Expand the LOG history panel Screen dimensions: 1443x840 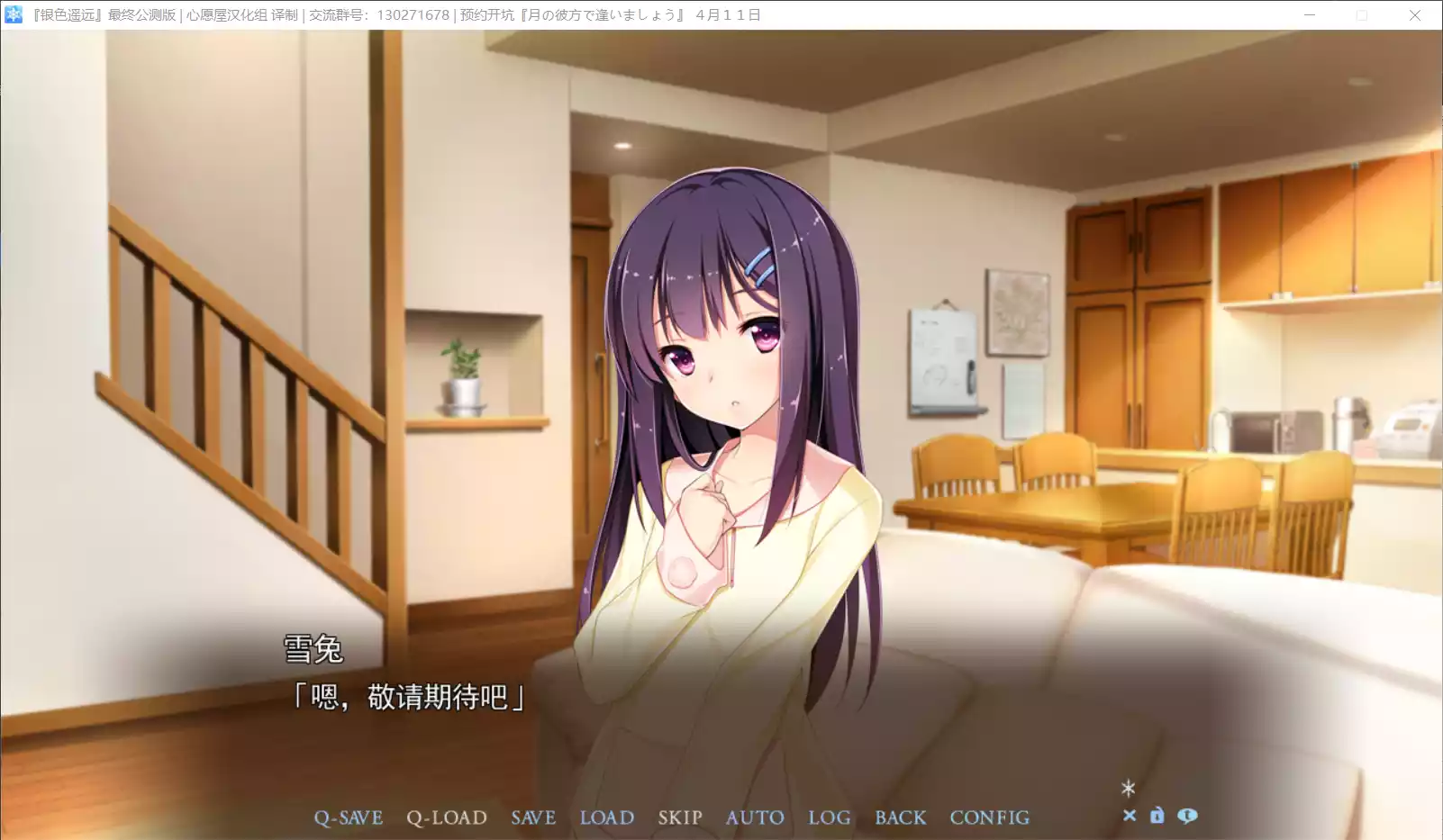(x=829, y=817)
